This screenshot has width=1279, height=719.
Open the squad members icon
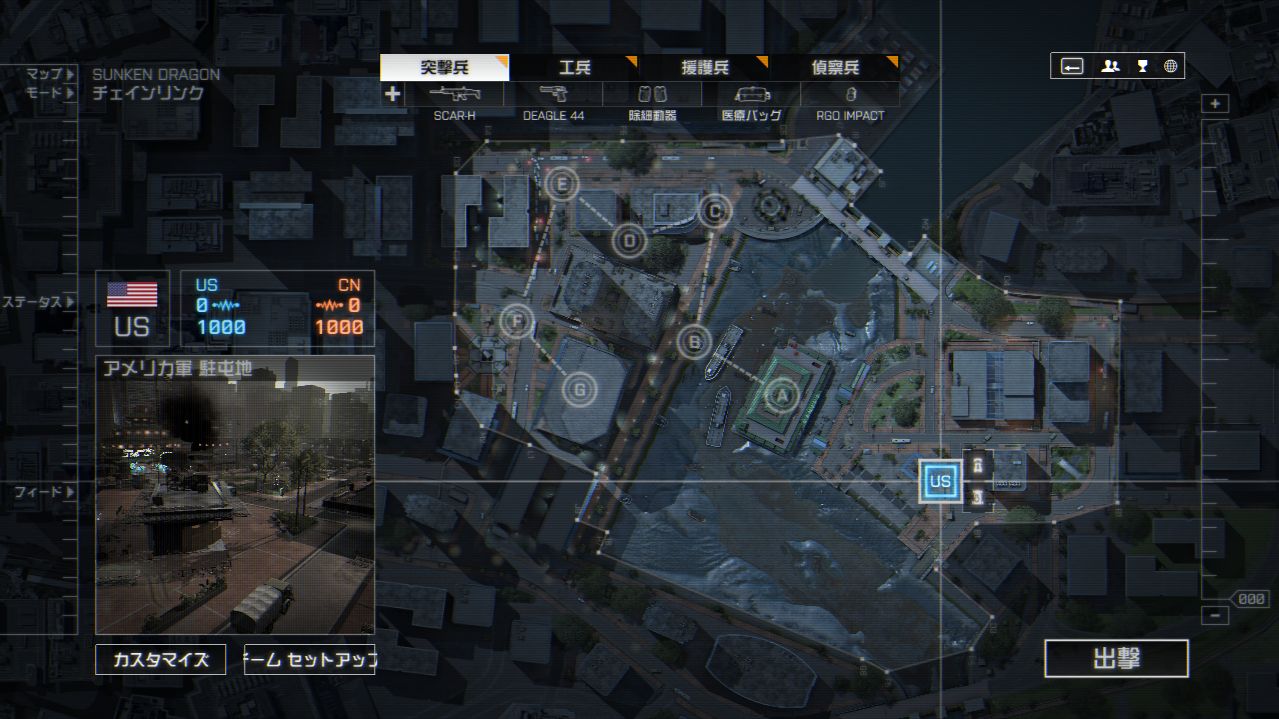1110,66
